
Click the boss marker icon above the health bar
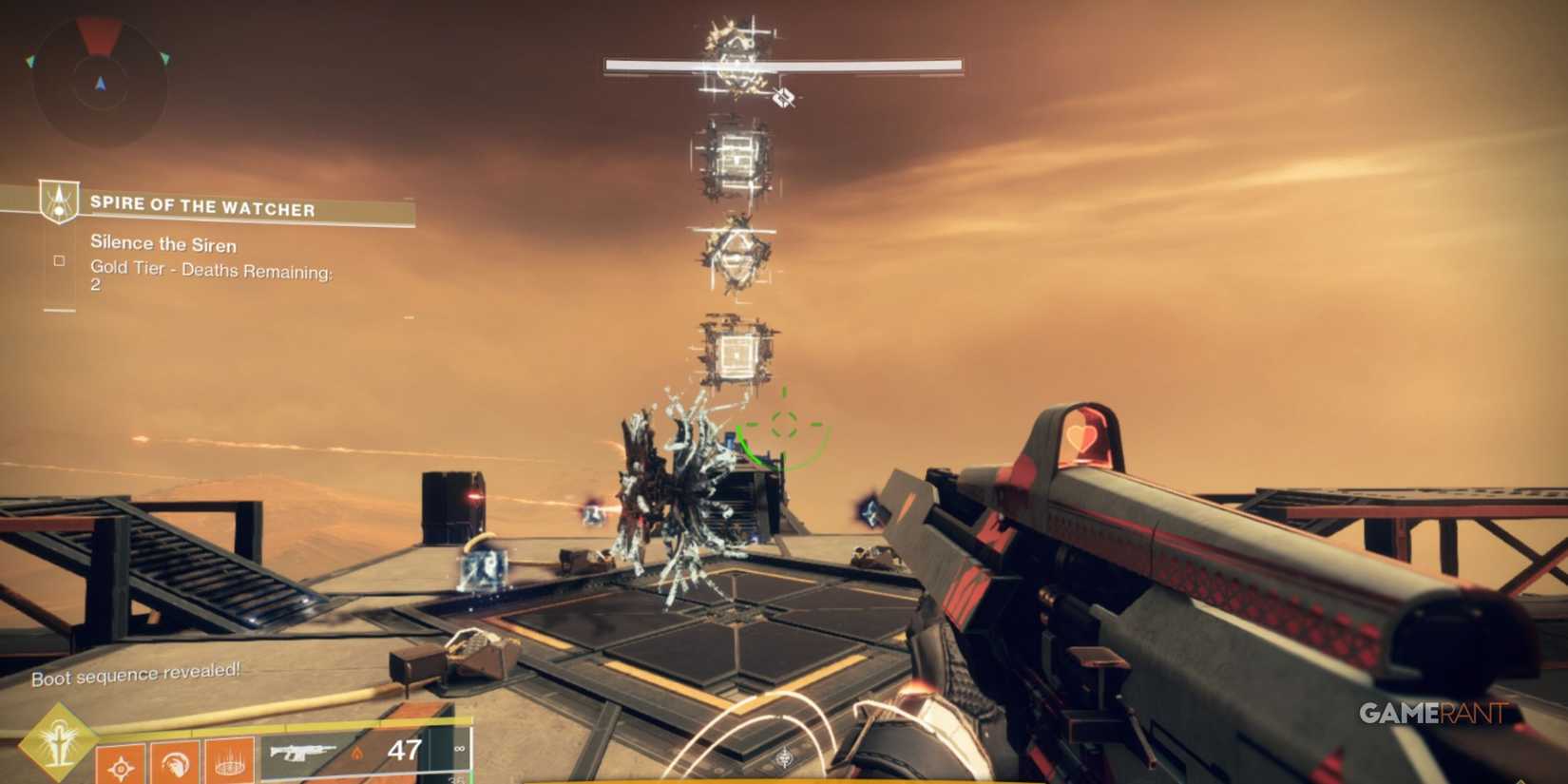coord(782,97)
